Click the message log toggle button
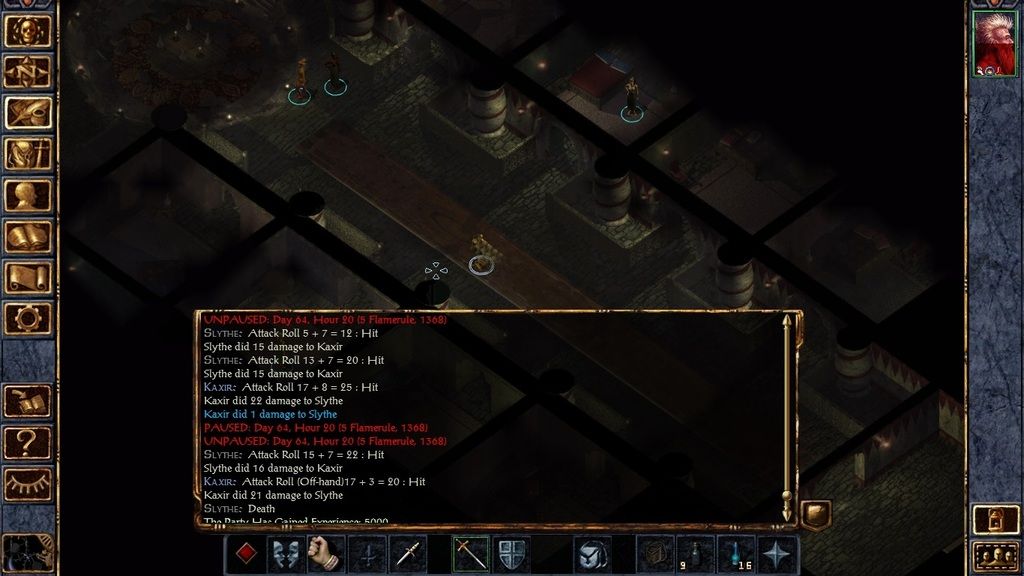 point(815,513)
